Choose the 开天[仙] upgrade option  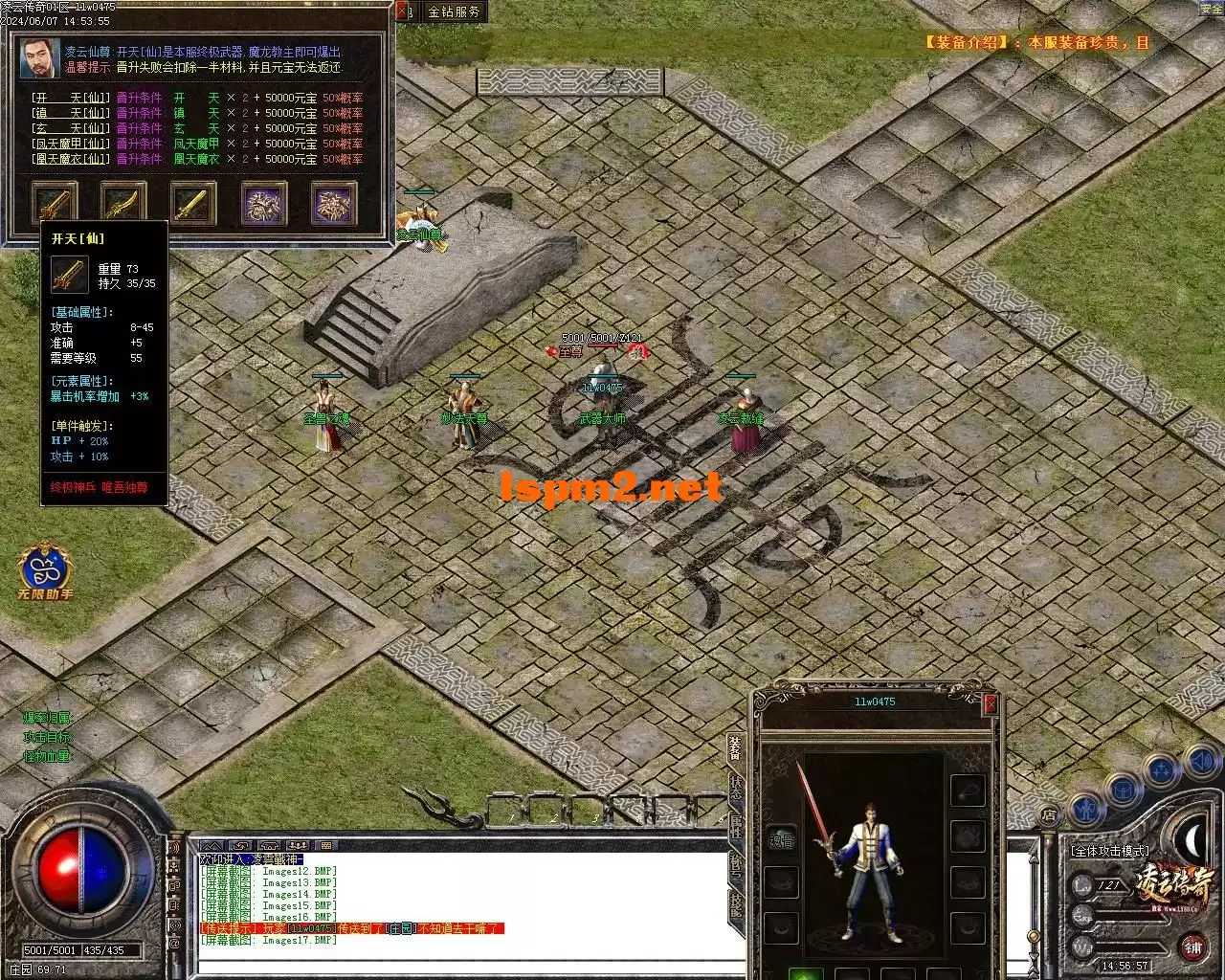71,98
